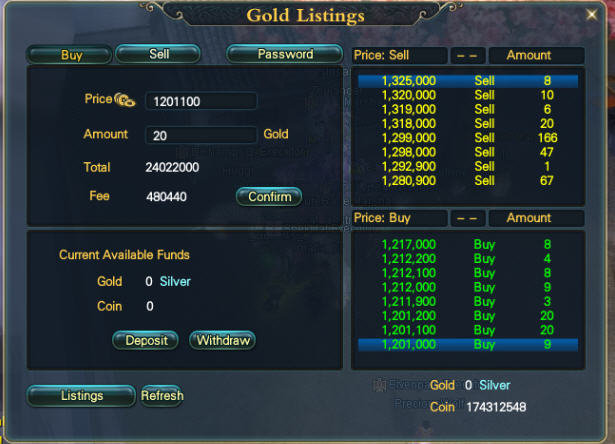Pick the 1,211,900 buy listing row
This screenshot has height=444, width=615.
[467, 301]
